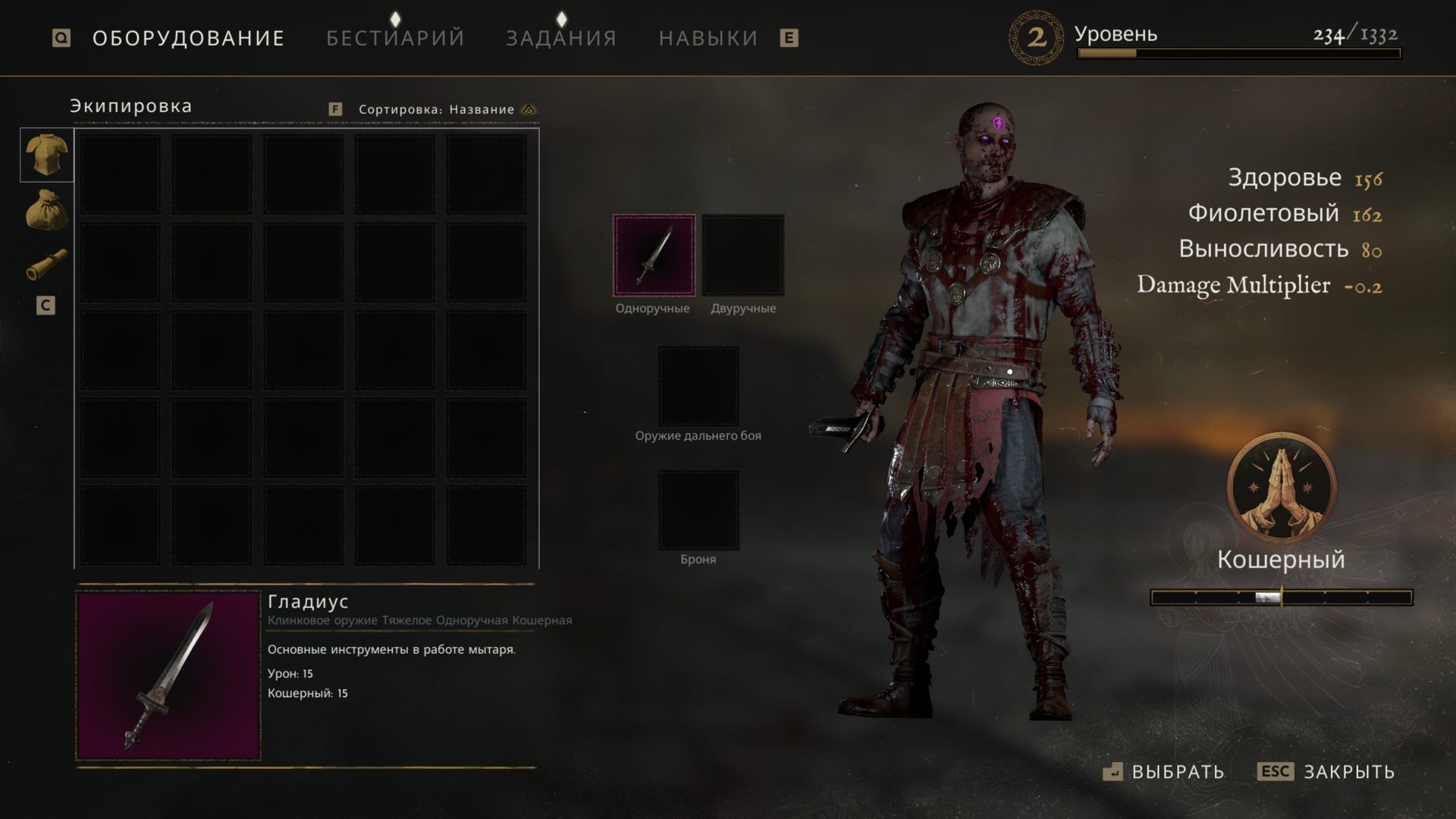Select the Оборудование tab
1456x819 pixels.
coord(188,38)
